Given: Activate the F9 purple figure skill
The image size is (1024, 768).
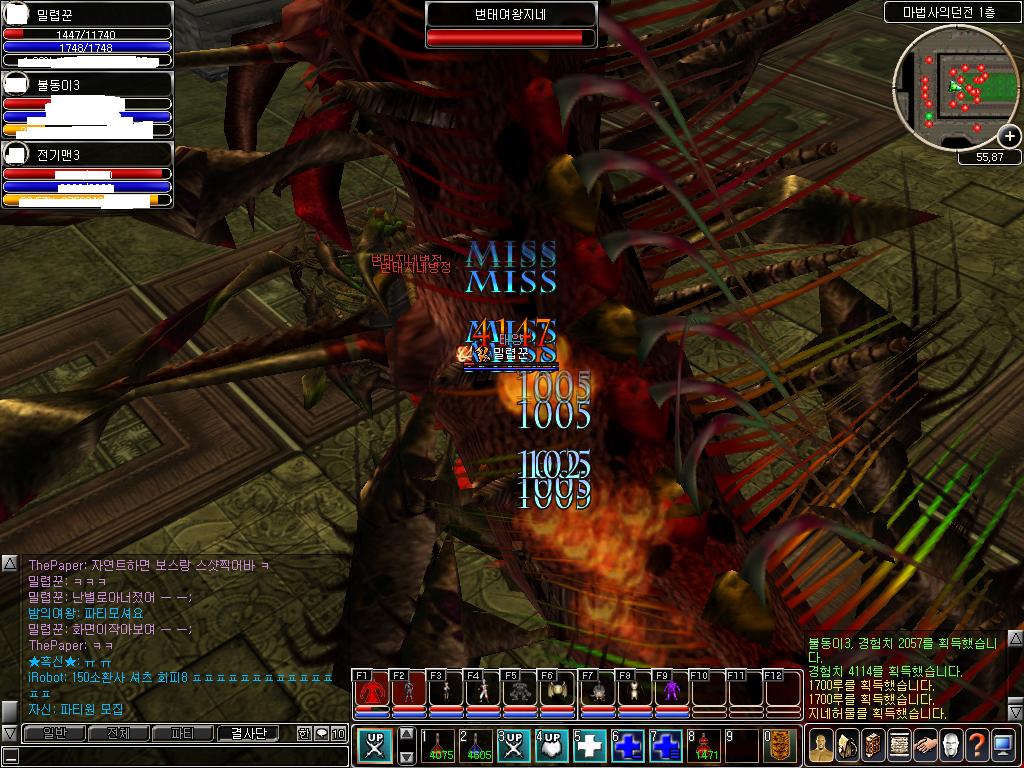Looking at the screenshot, I should [x=671, y=692].
